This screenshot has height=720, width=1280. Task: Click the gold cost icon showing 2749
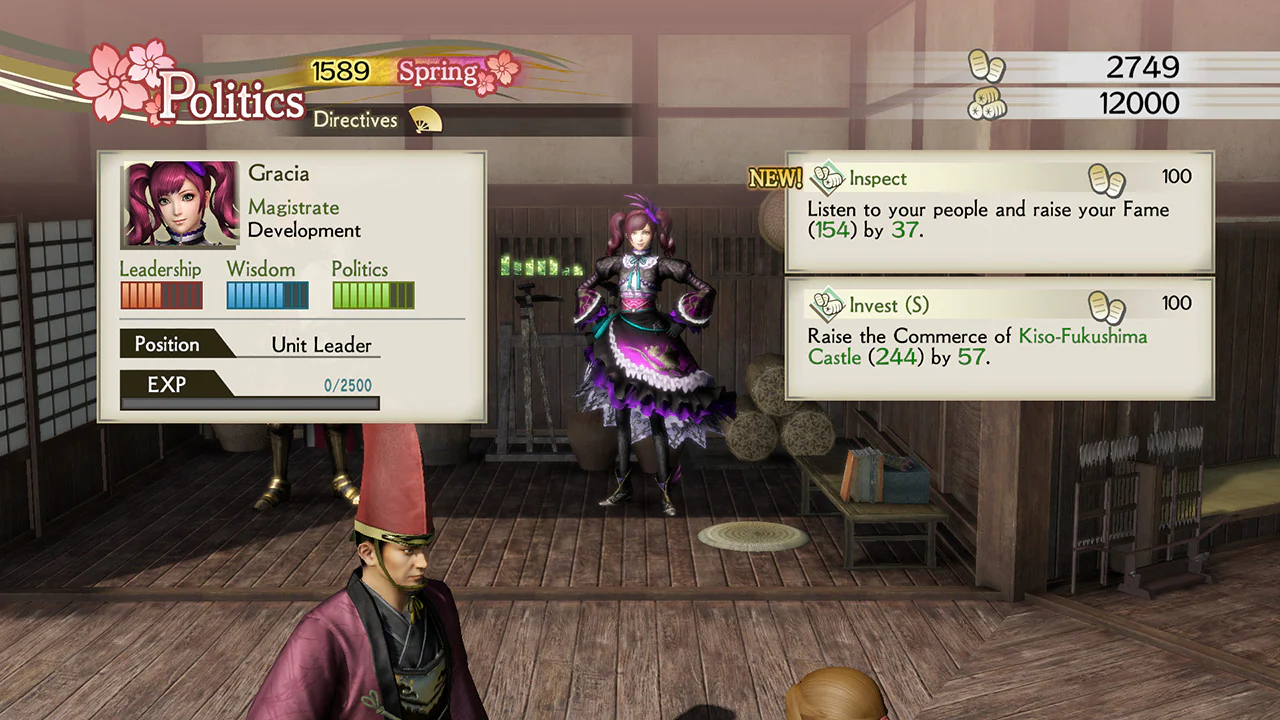click(987, 67)
